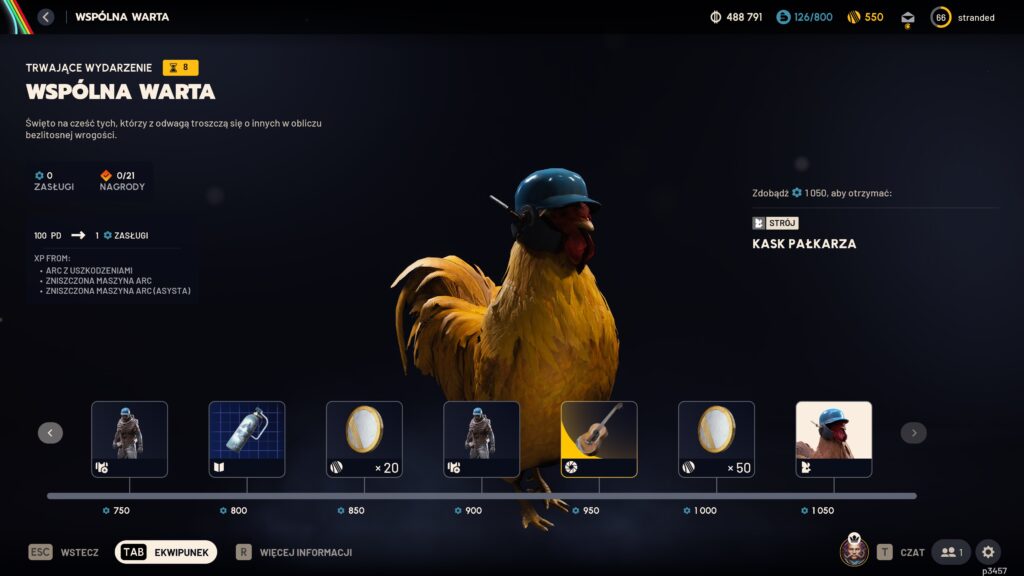The width and height of the screenshot is (1024, 576).
Task: Open the mail inbox icon
Action: (x=908, y=18)
